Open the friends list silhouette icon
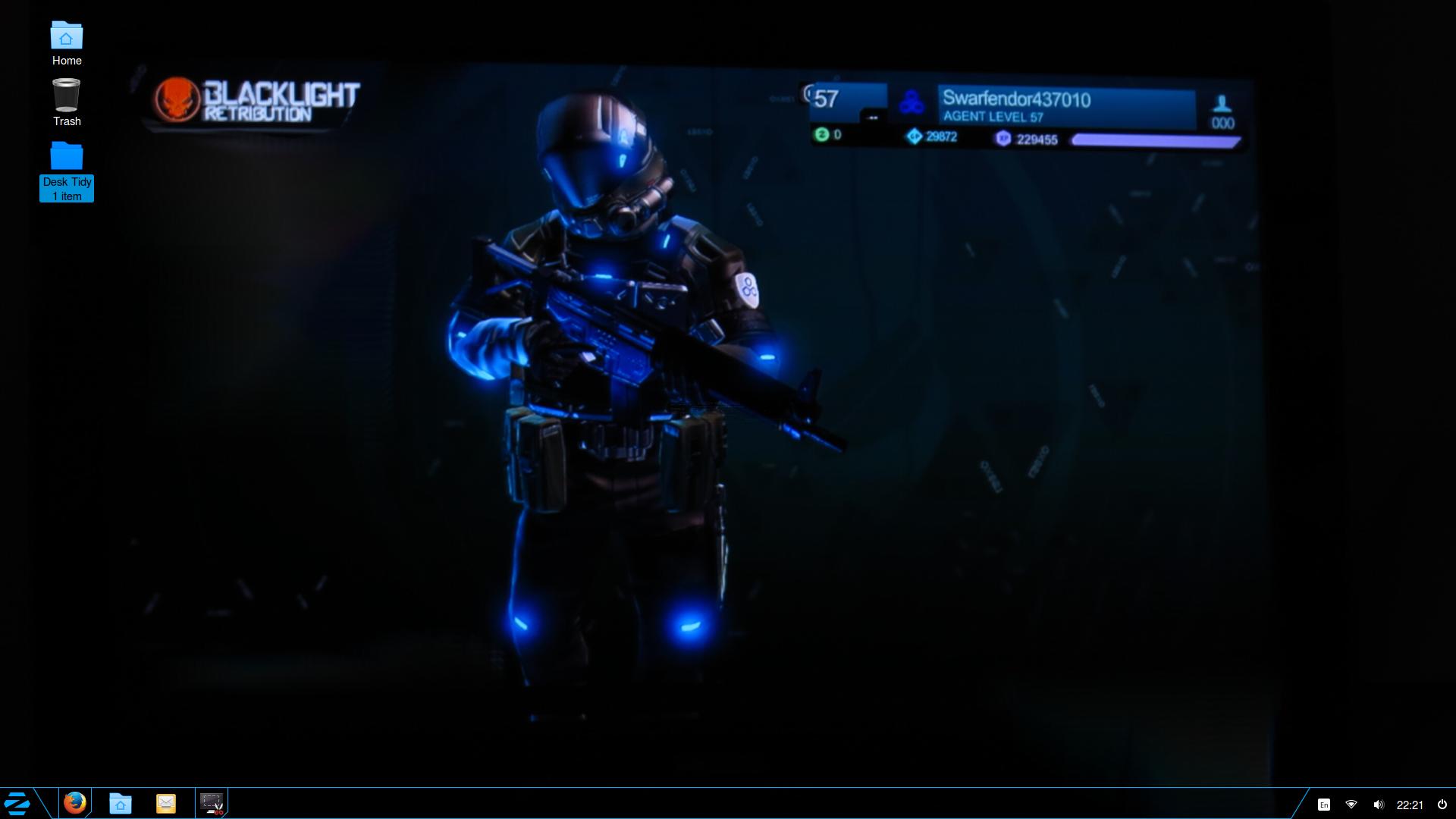The image size is (1456, 819). pyautogui.click(x=1222, y=104)
